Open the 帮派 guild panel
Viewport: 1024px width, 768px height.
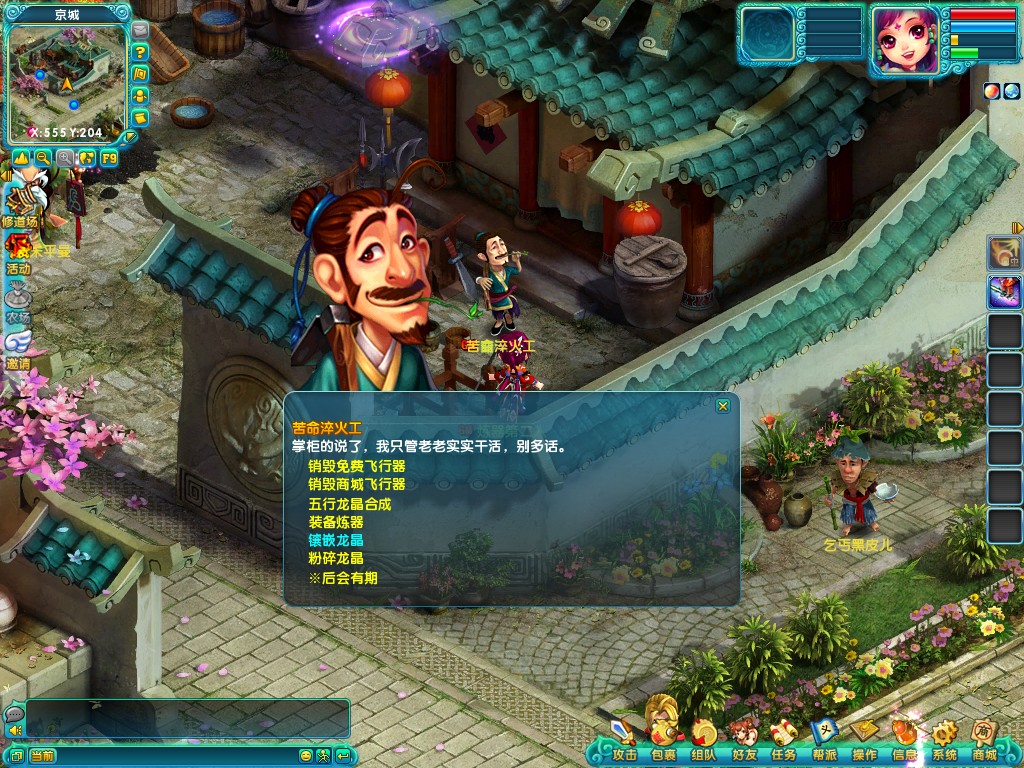click(x=825, y=740)
